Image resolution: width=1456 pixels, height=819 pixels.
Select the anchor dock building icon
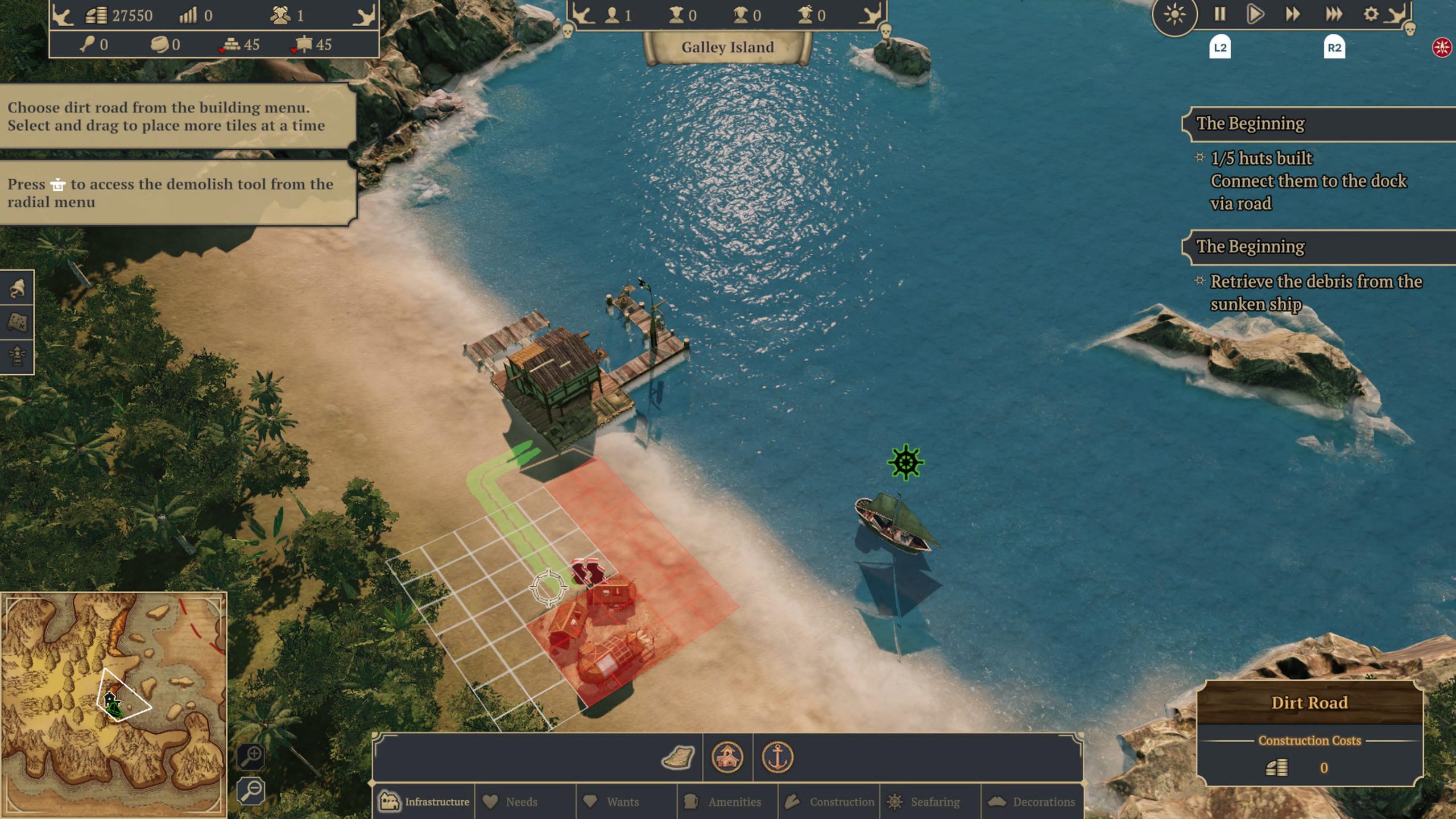coord(777,758)
